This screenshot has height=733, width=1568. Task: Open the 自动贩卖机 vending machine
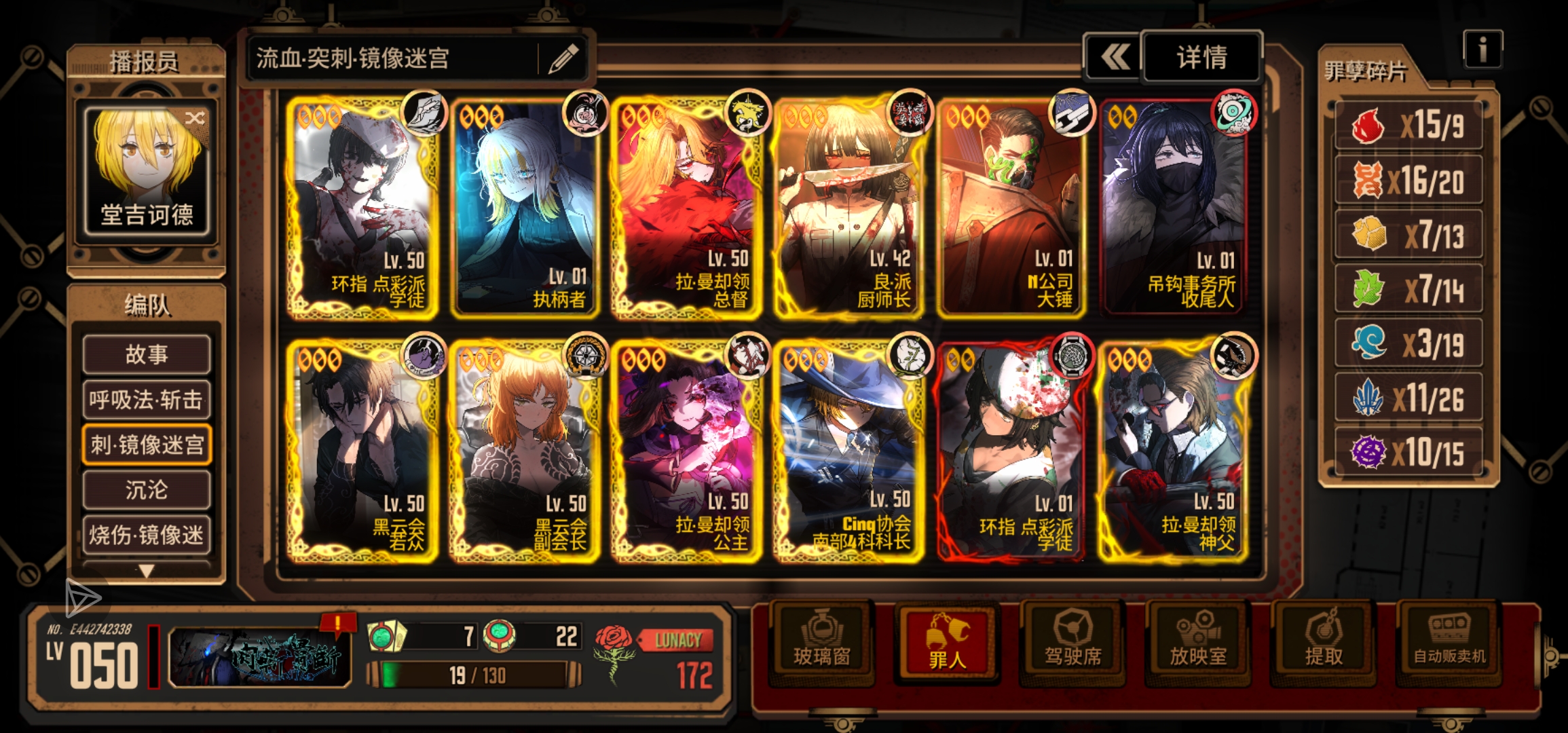pos(1449,641)
